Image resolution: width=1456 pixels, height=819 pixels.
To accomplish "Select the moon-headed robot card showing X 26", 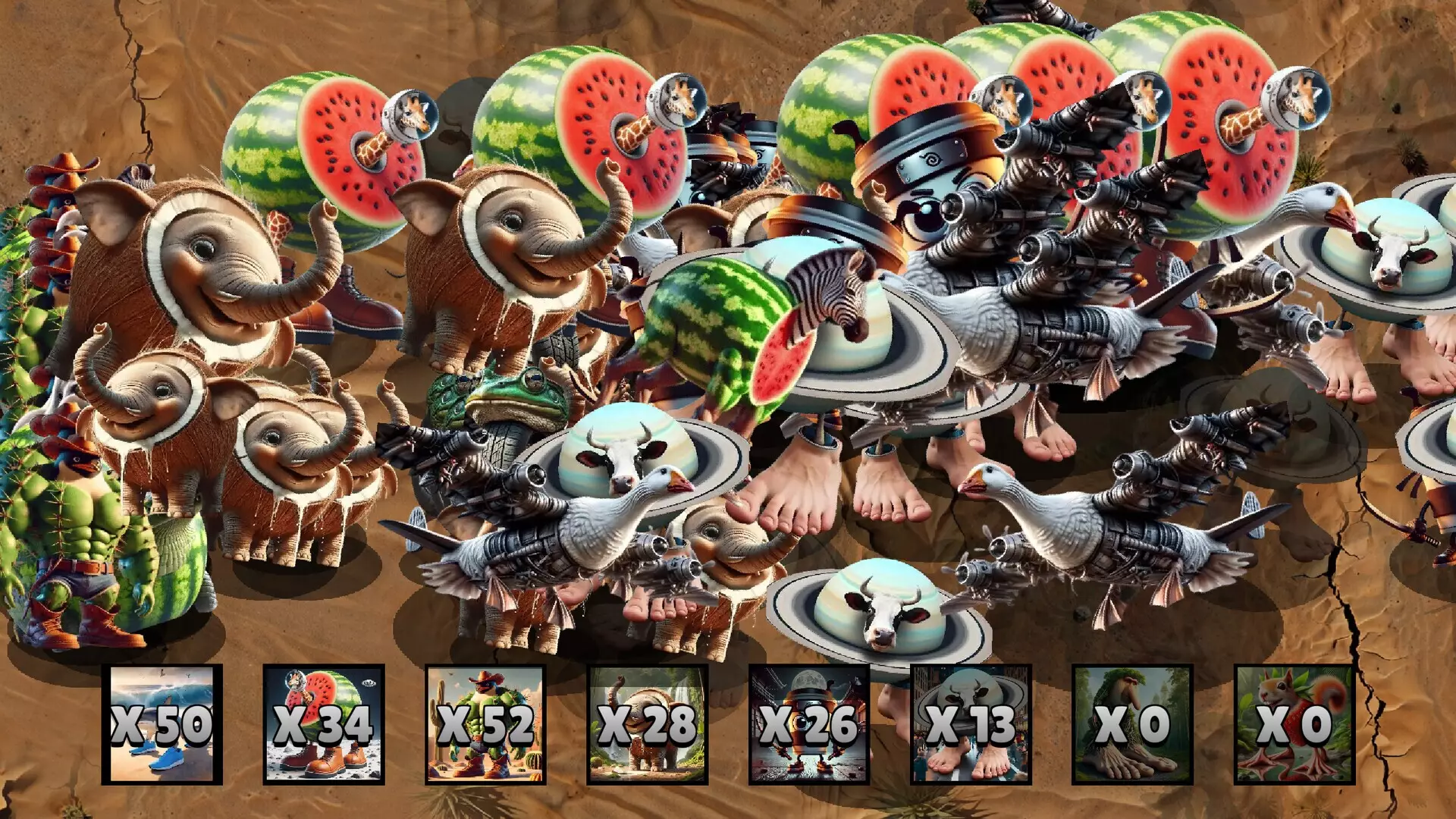I will coord(811,724).
